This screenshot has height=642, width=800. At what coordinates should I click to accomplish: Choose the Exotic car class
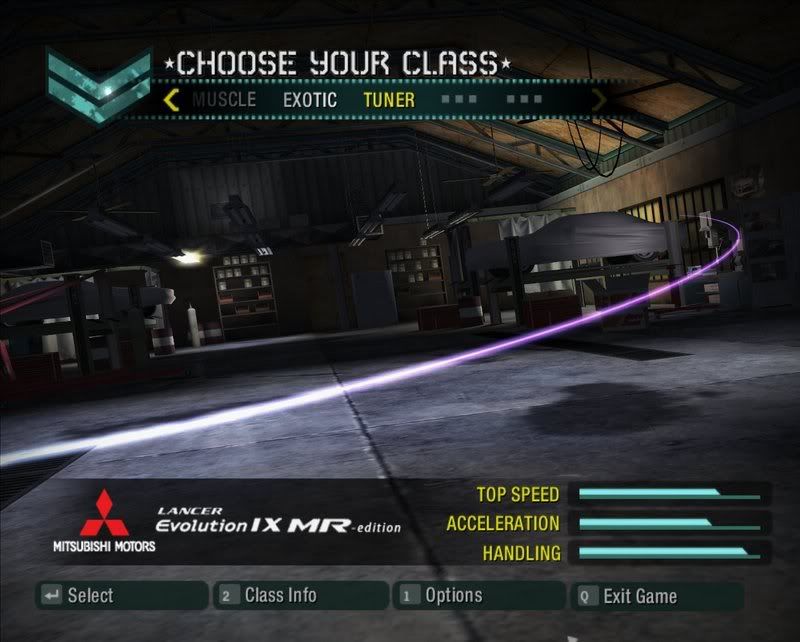310,100
